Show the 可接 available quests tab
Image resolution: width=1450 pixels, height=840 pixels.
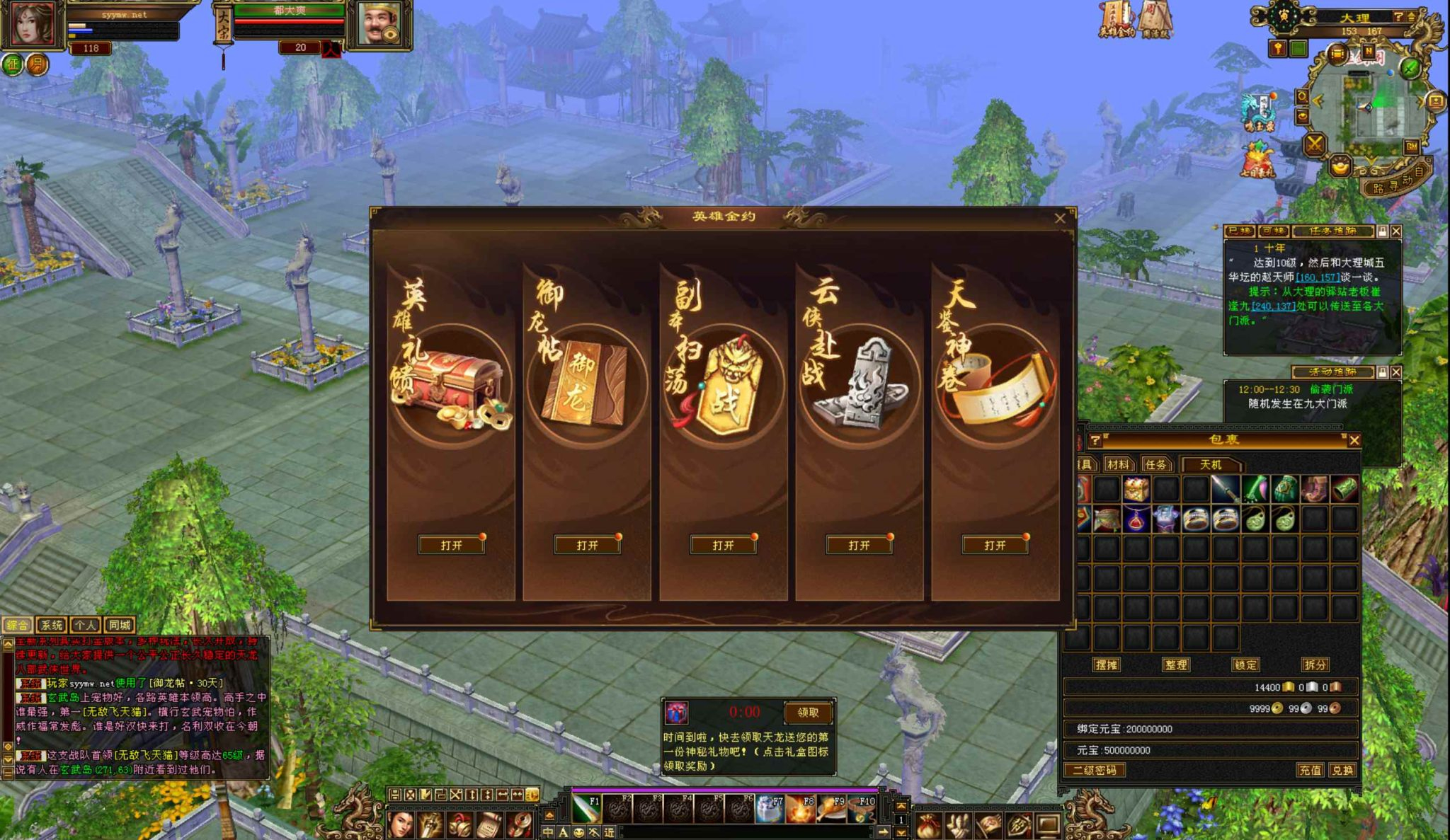(x=1274, y=231)
